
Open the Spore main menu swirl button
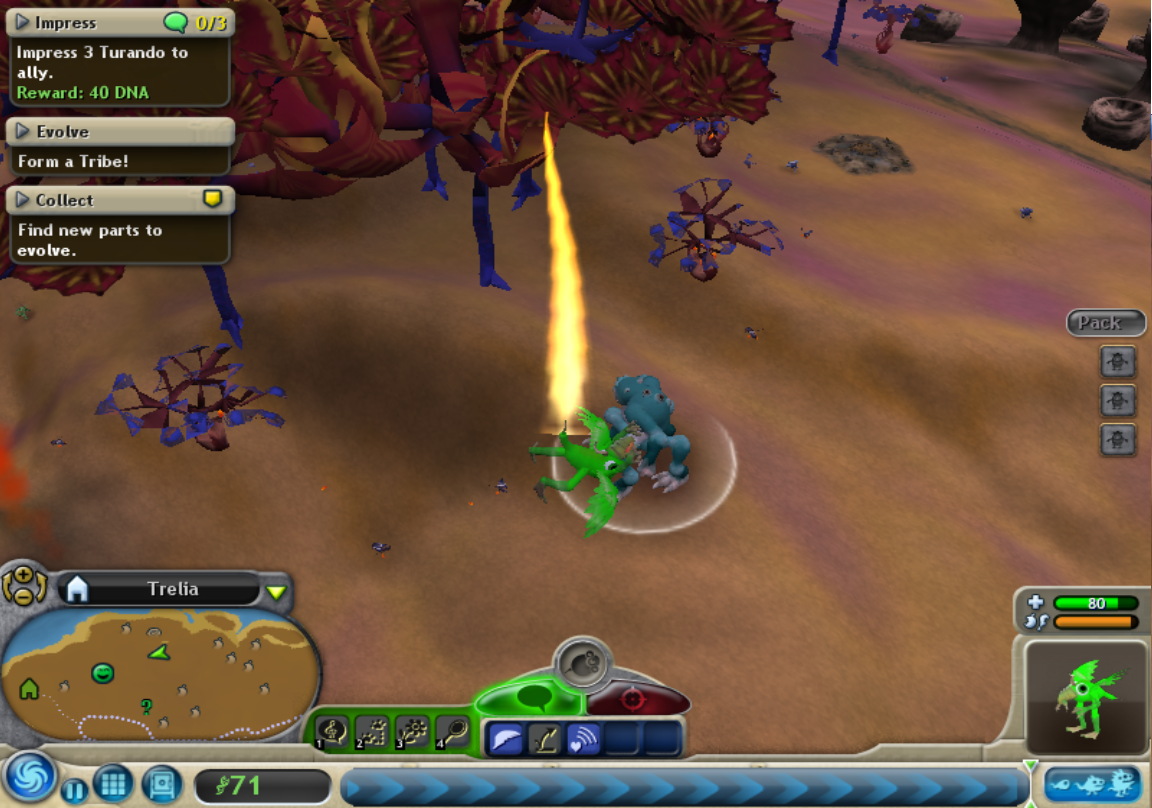click(x=28, y=779)
